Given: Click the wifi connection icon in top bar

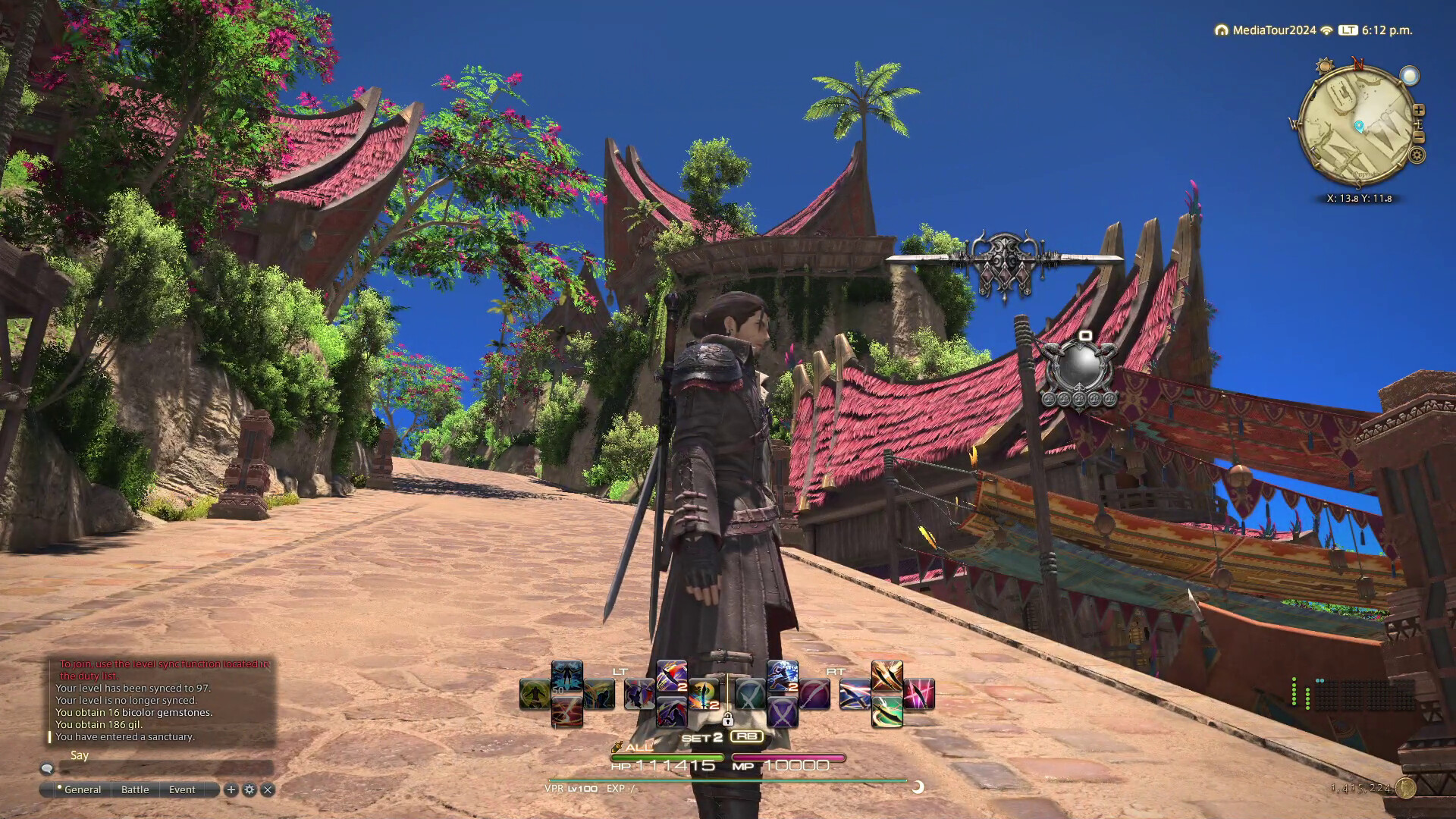Looking at the screenshot, I should pos(1326,29).
